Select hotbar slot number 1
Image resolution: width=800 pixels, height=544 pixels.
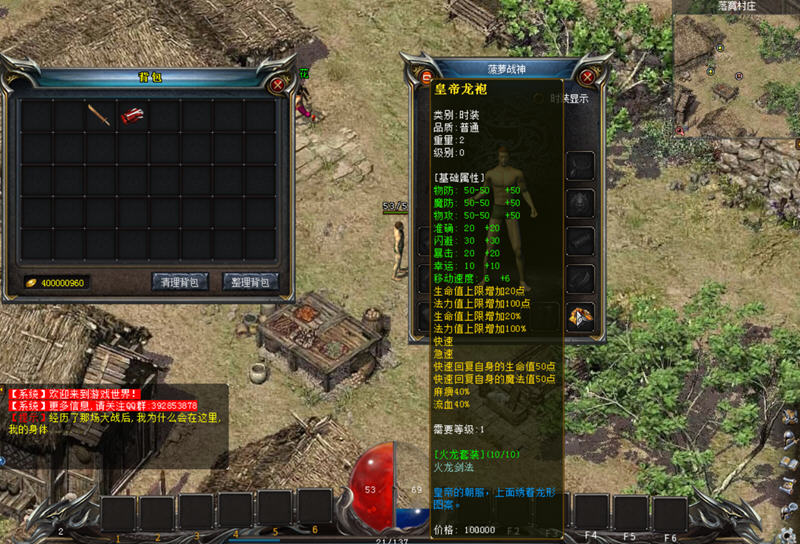point(118,514)
